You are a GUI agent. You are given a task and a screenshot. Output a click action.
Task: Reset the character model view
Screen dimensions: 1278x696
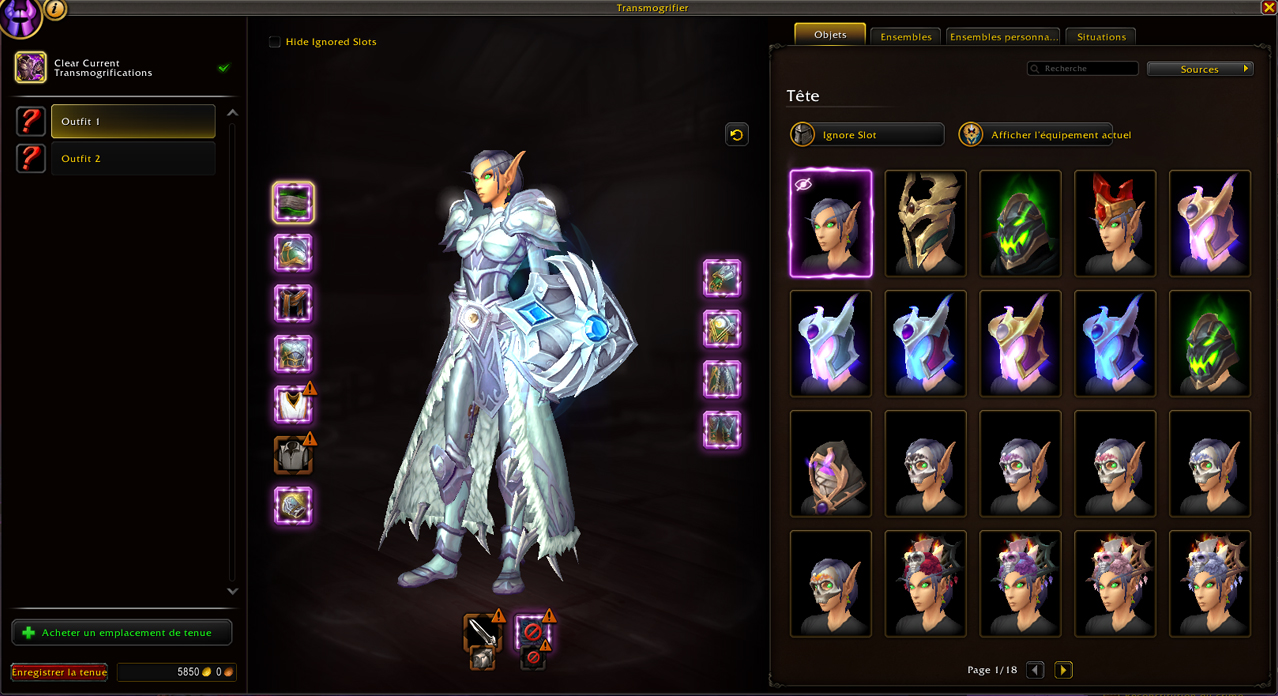(737, 134)
